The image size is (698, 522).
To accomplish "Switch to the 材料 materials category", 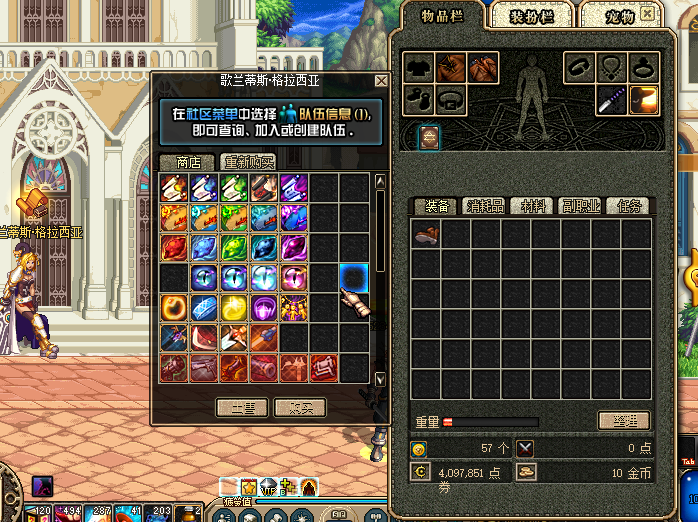I will point(531,206).
